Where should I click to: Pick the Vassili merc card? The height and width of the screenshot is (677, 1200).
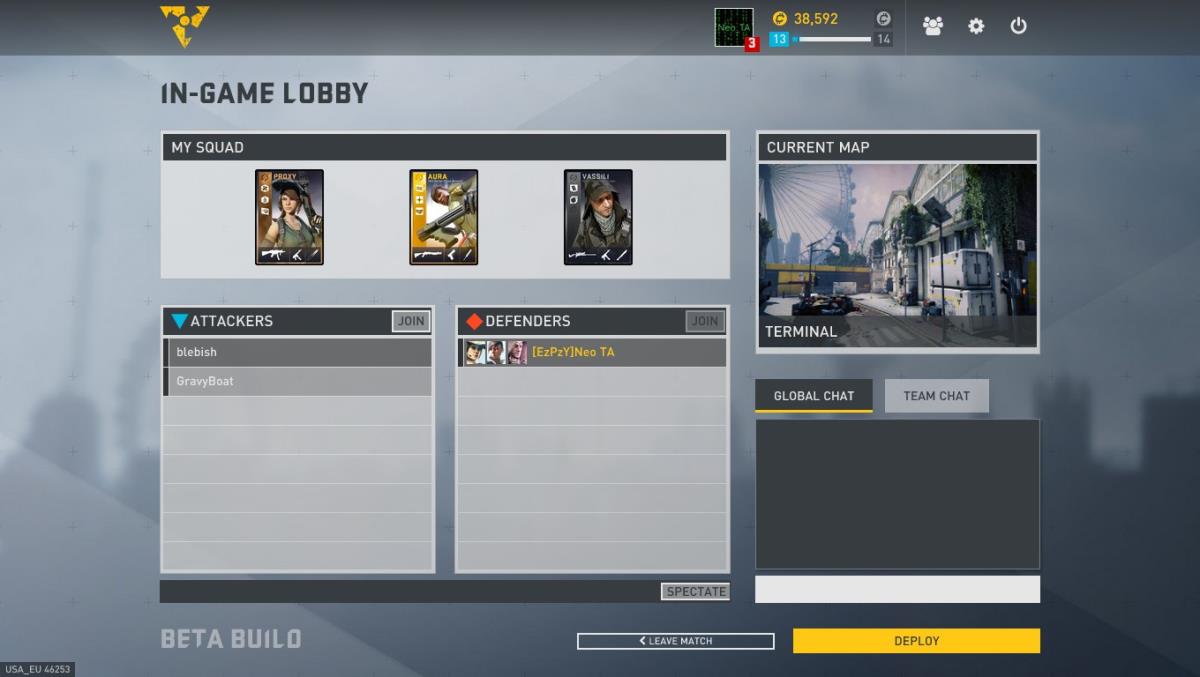(x=598, y=217)
